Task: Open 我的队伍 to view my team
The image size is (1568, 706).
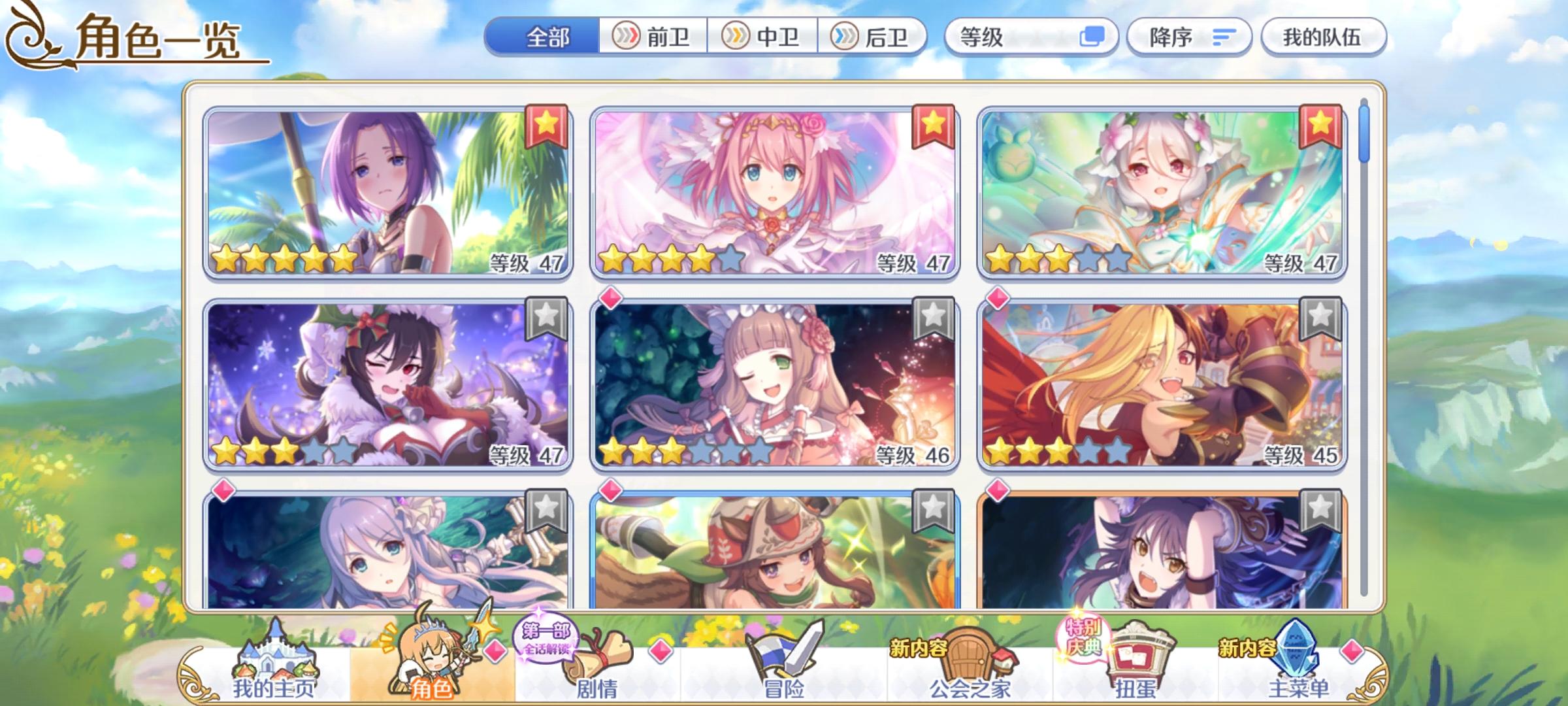Action: tap(1323, 37)
